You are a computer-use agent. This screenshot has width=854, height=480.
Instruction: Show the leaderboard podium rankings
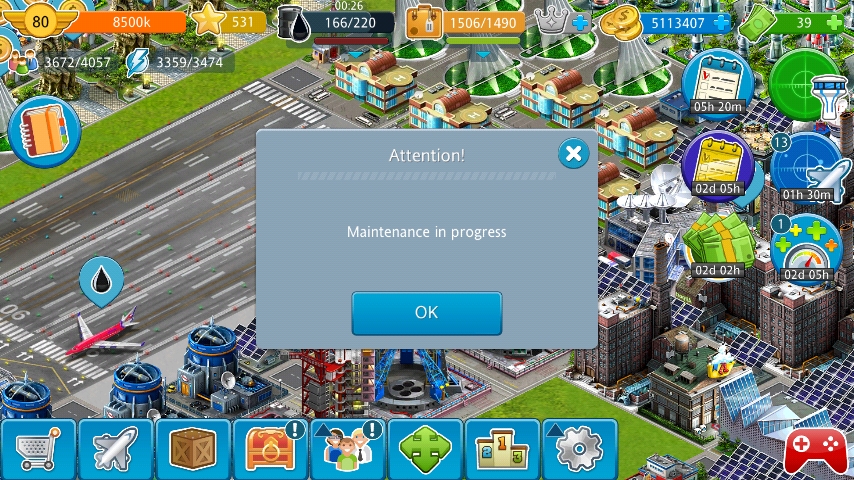coord(502,450)
